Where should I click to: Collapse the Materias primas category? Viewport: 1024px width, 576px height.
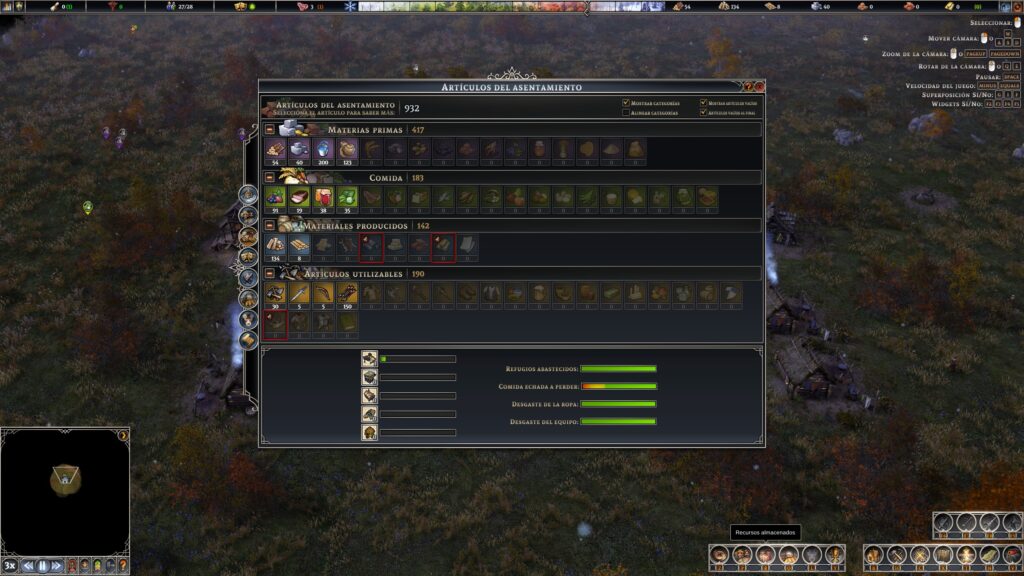[270, 130]
